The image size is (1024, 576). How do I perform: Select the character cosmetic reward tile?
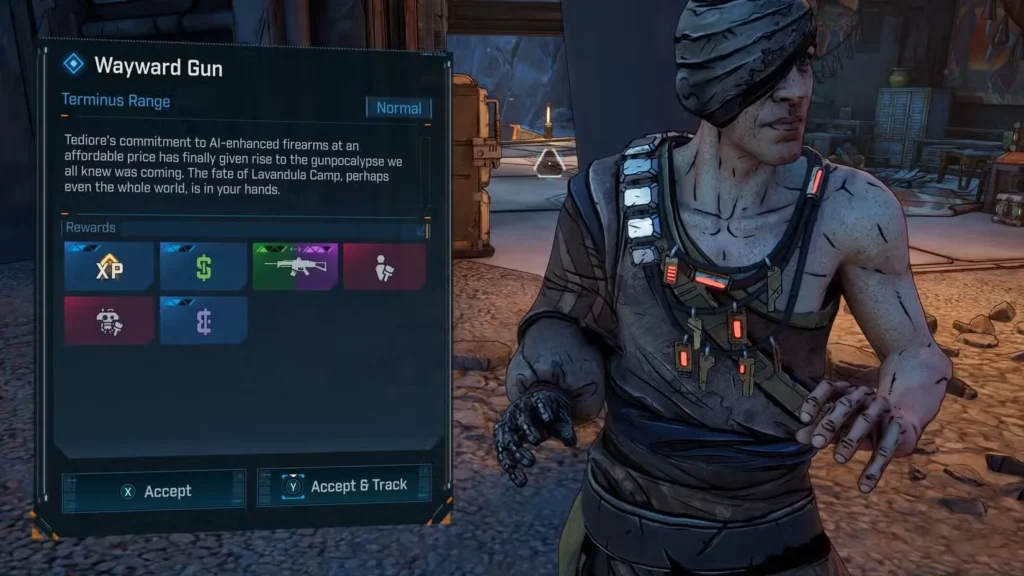coord(384,267)
